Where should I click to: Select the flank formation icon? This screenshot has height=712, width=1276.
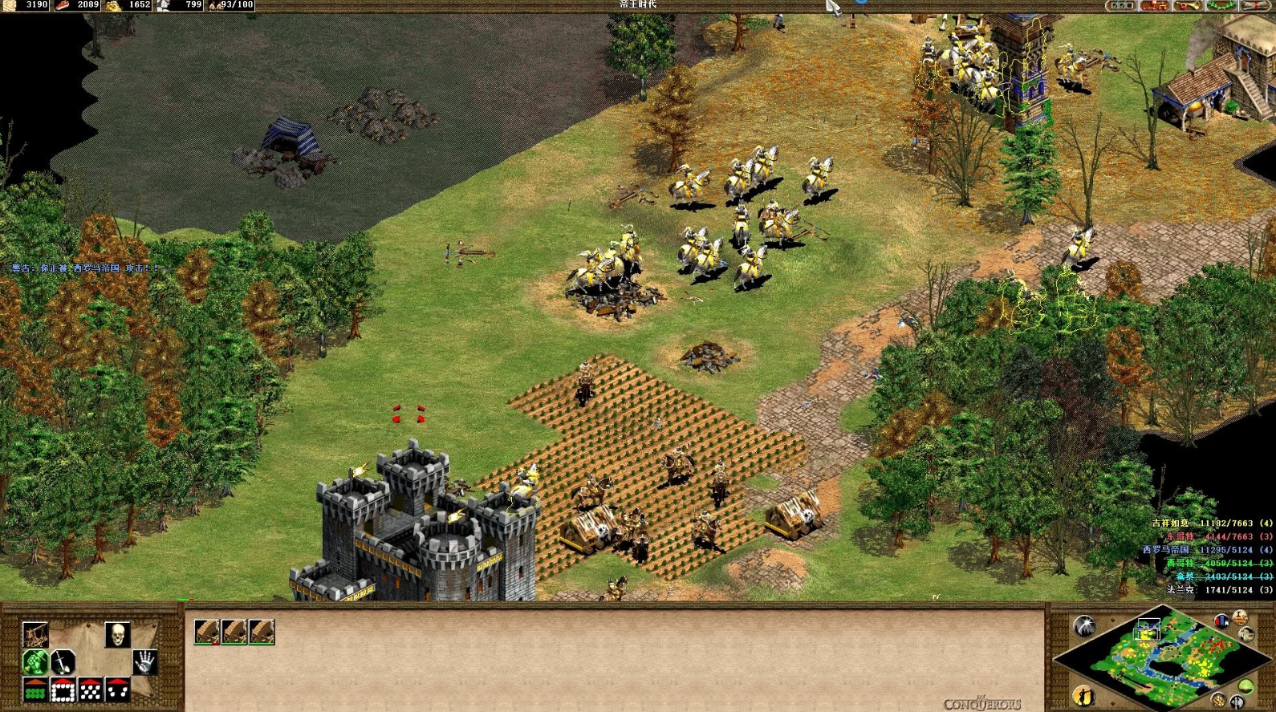[x=118, y=690]
